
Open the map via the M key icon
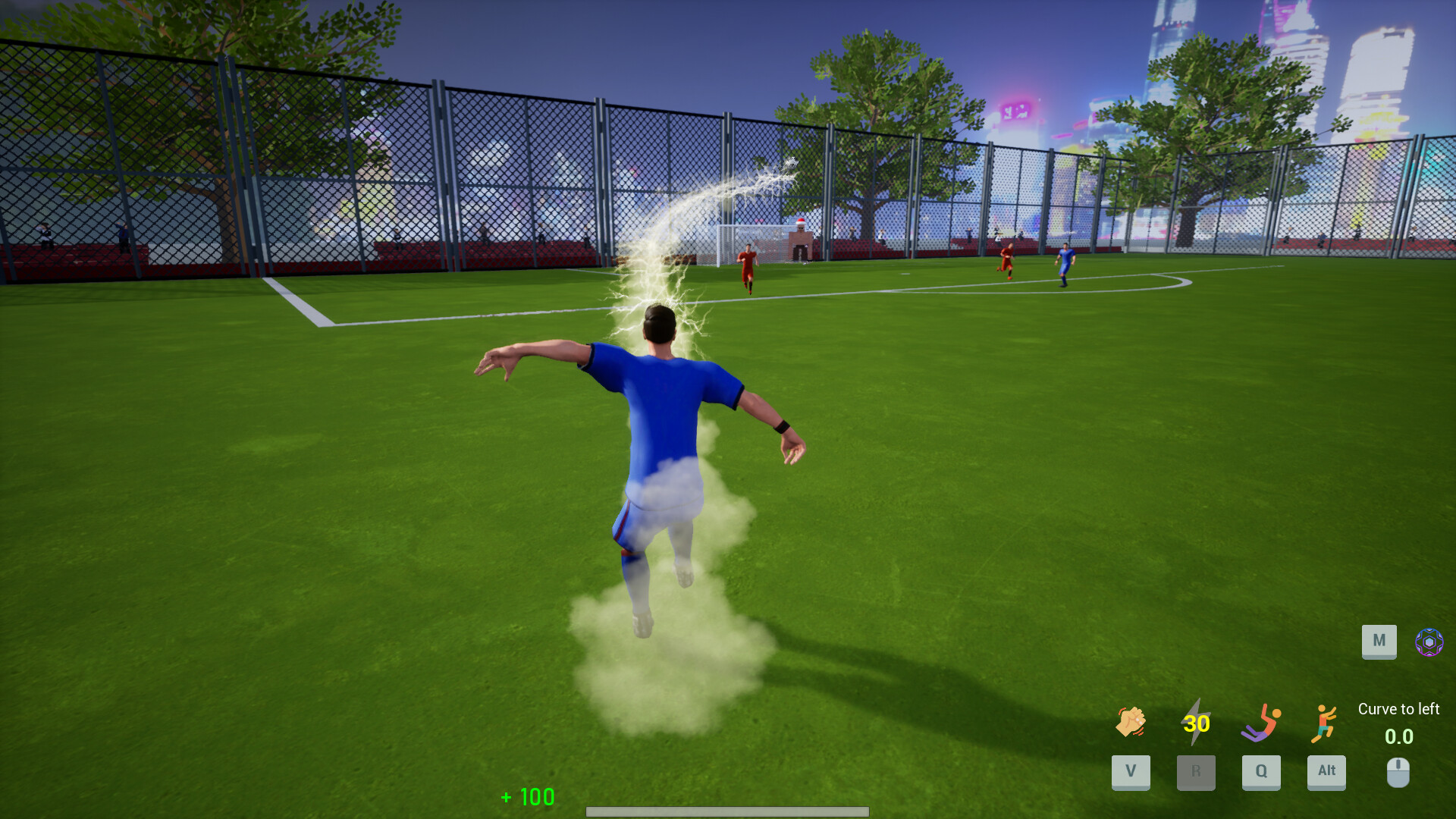1379,641
